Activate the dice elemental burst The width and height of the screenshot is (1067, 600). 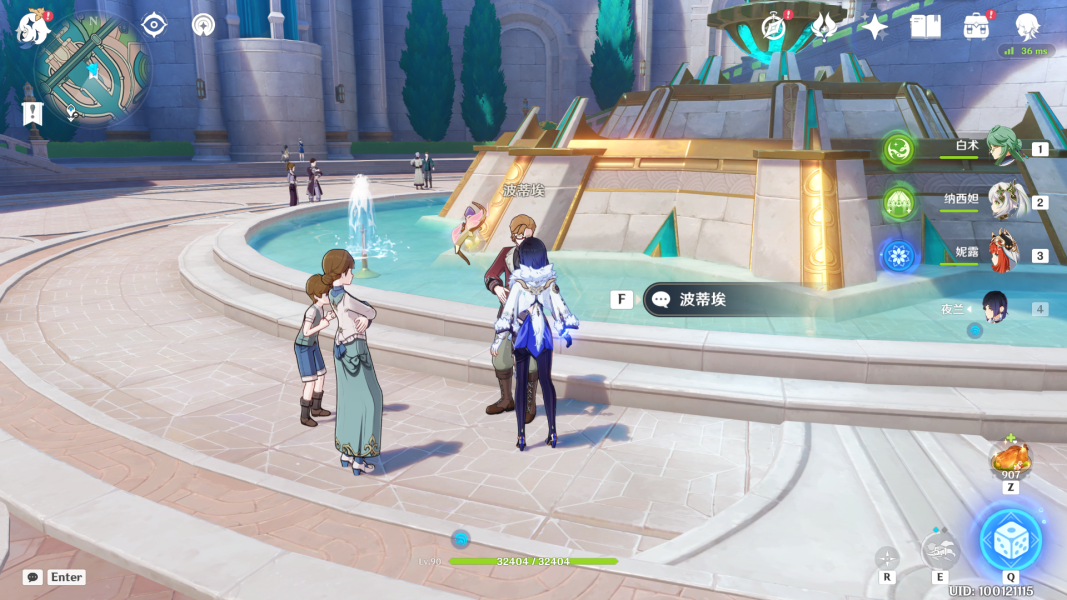[x=1010, y=540]
